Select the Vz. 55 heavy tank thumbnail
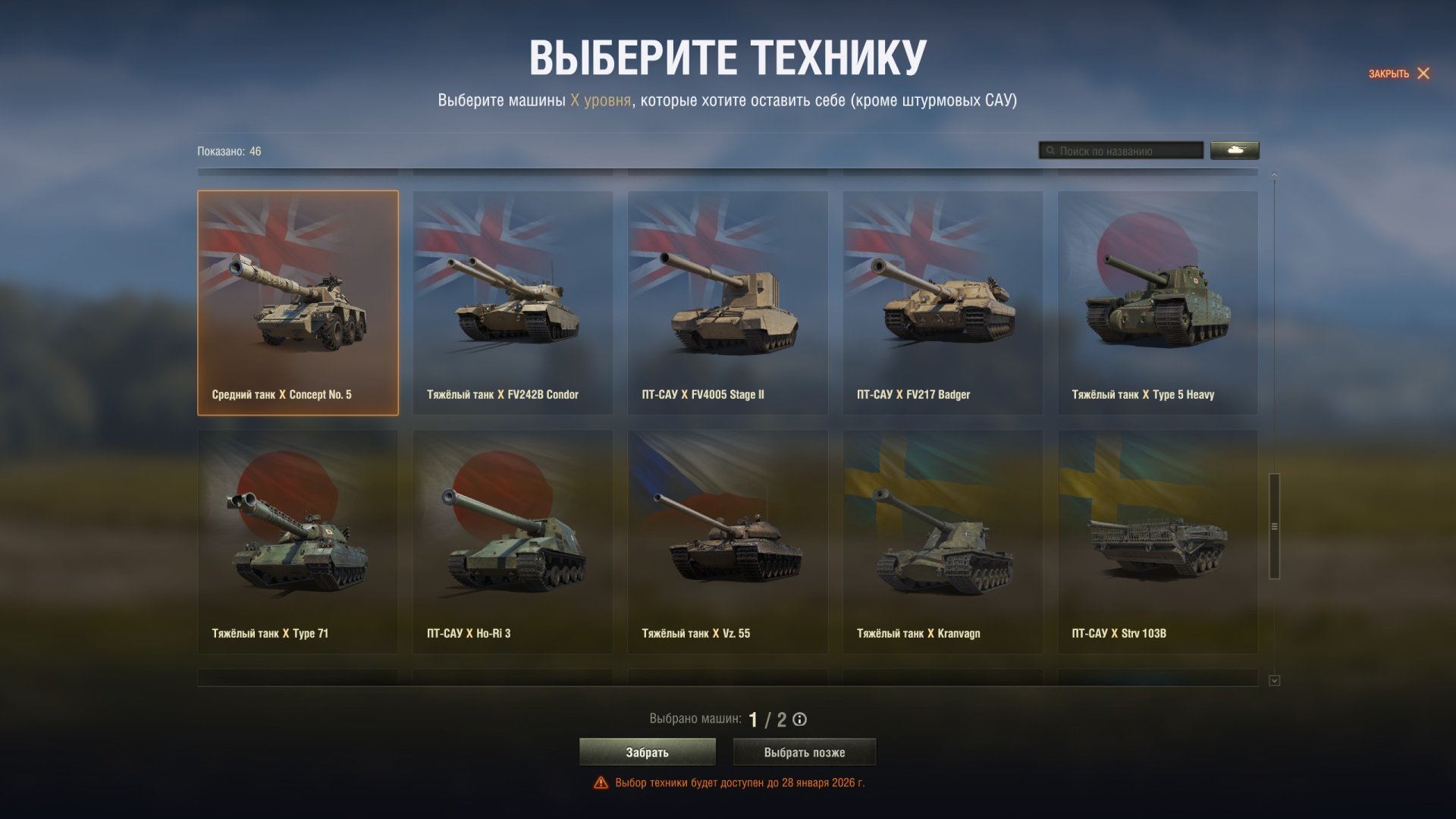 728,541
